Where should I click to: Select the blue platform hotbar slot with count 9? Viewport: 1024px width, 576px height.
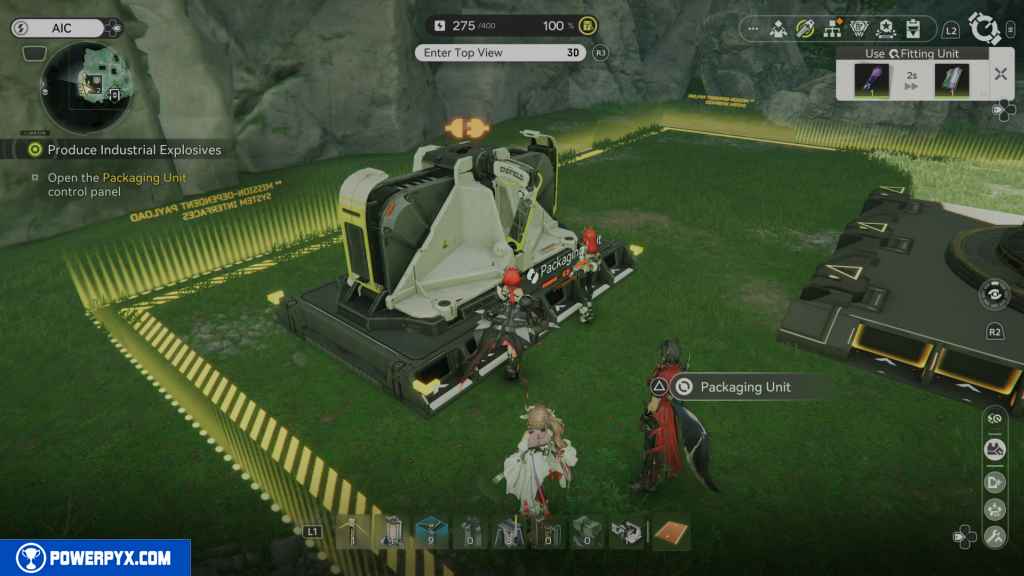(430, 533)
